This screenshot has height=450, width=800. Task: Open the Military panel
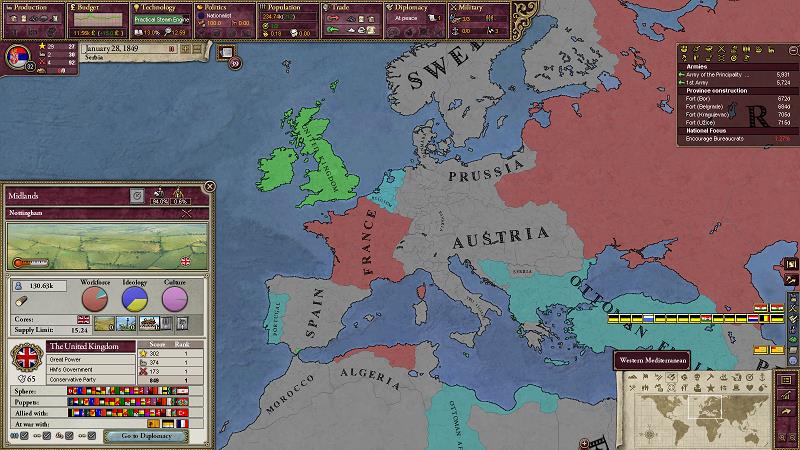pos(475,7)
